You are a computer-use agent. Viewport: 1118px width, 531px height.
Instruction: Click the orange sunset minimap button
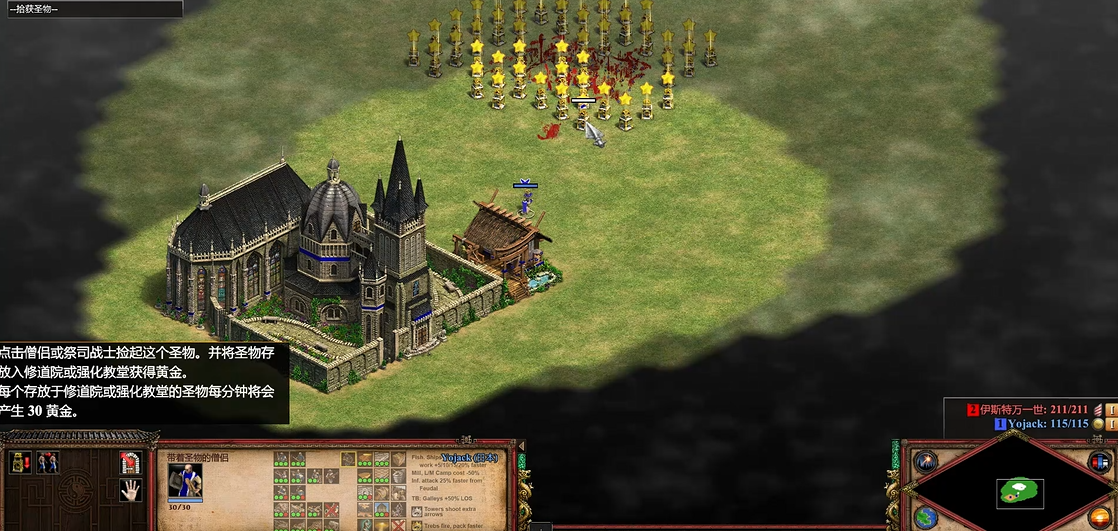1099,517
